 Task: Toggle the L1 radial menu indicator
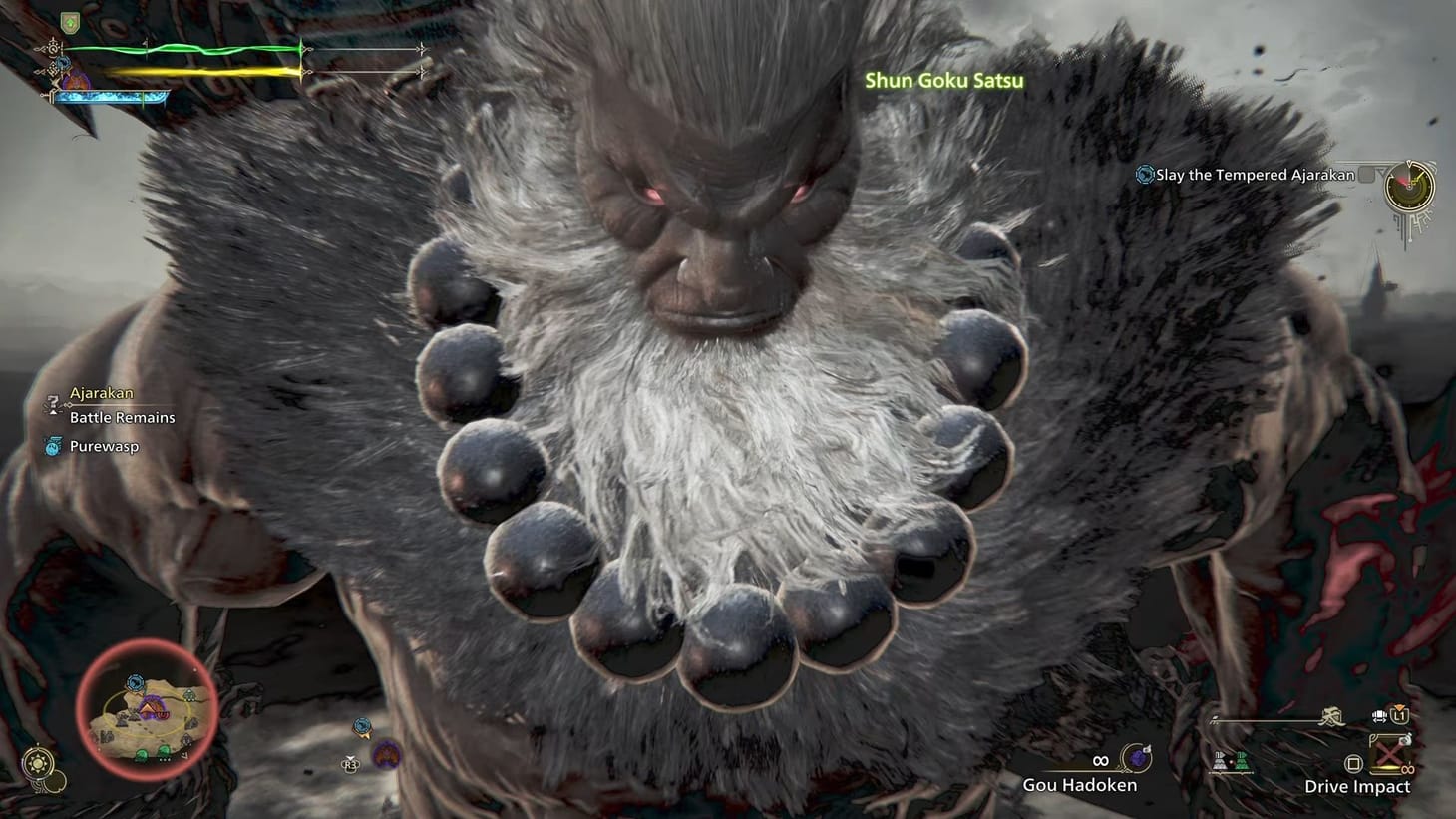coord(1401,715)
